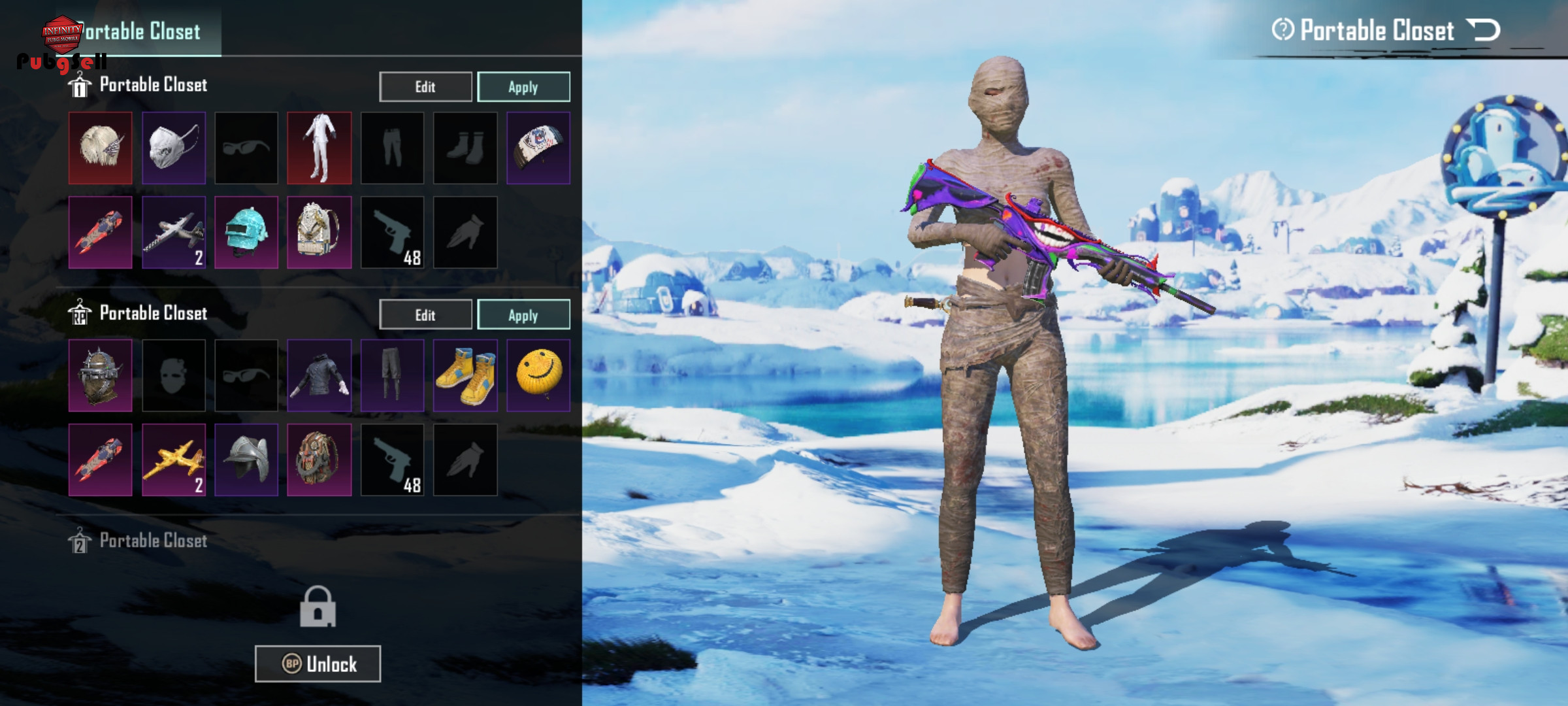Select the spiked armored headgear slot
This screenshot has width=1568, height=706.
point(101,375)
